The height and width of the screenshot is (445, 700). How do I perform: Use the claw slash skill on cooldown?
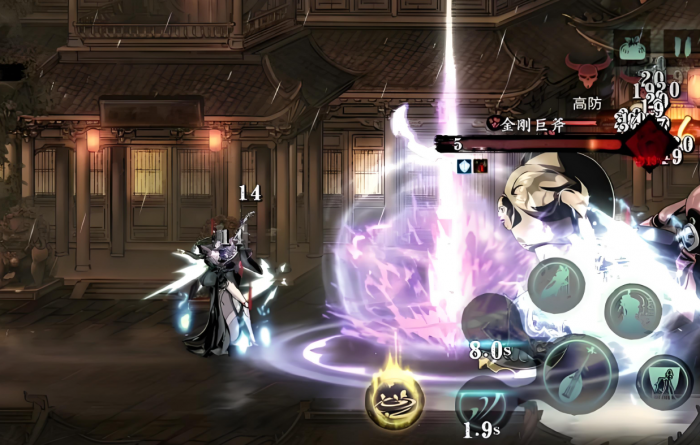[485, 402]
